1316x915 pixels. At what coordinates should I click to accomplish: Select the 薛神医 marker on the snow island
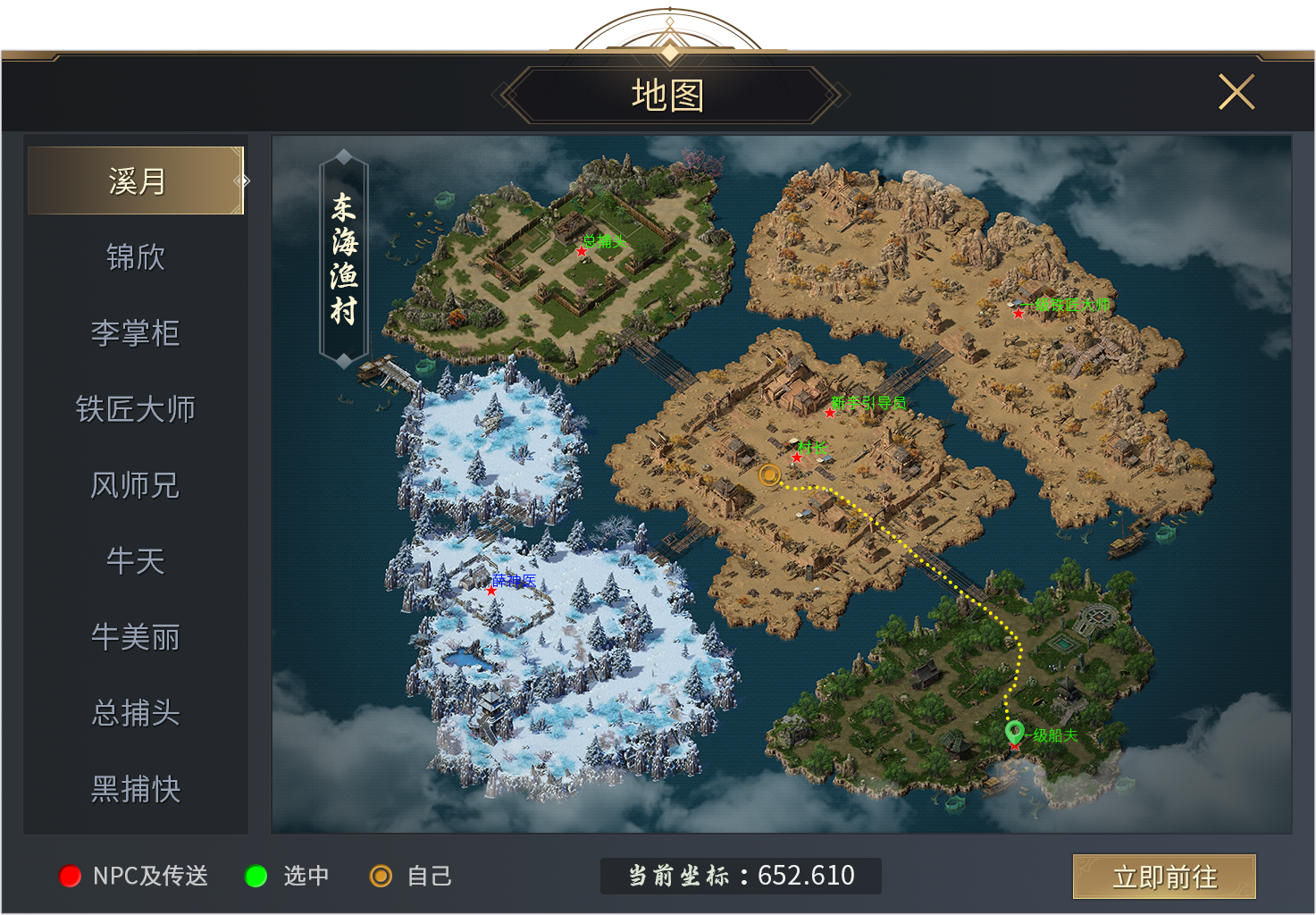click(491, 591)
